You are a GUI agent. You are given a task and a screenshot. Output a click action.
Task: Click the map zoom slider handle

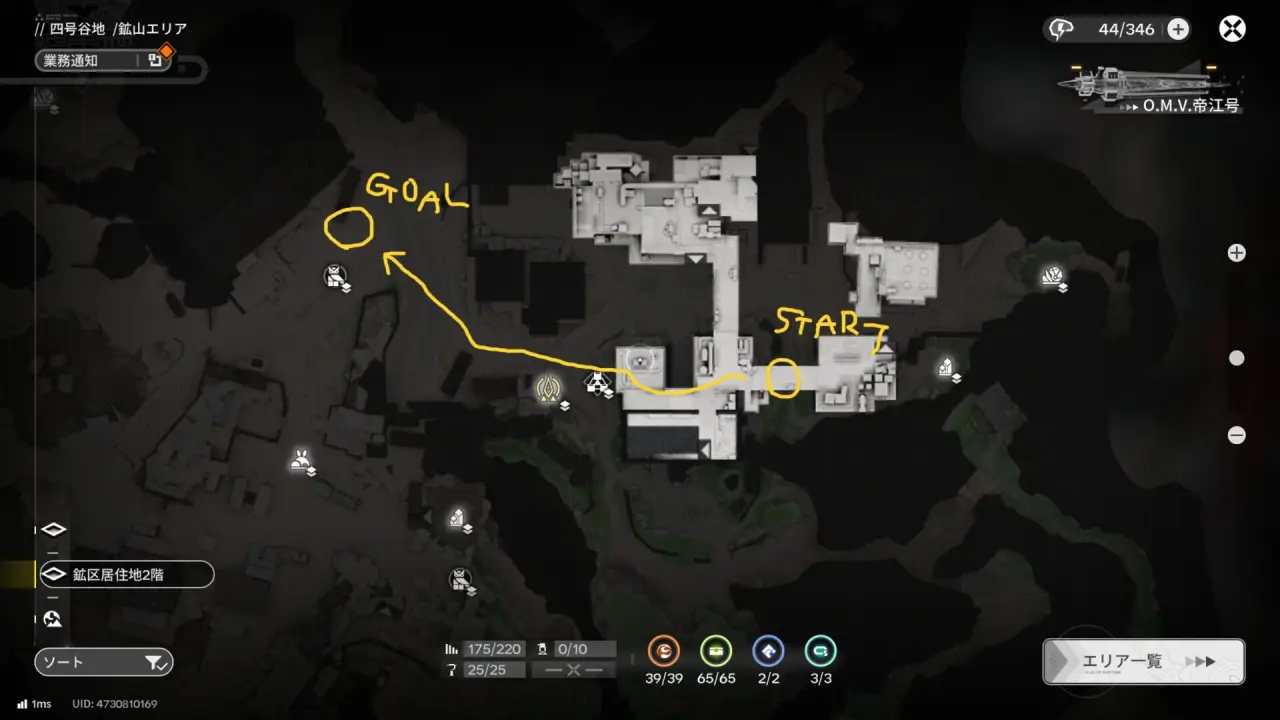[x=1237, y=358]
